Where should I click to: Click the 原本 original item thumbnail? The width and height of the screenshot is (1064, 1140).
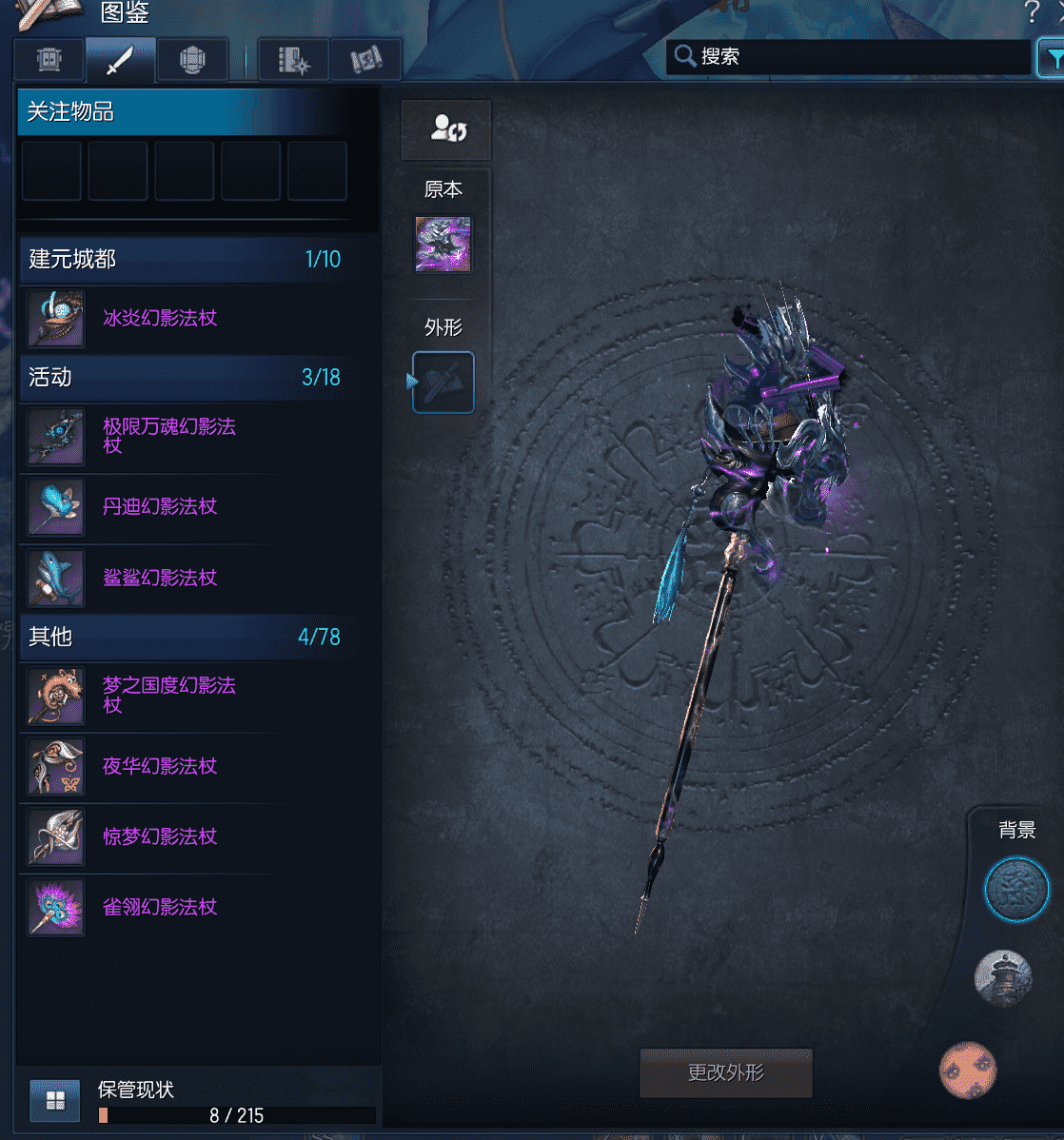click(x=443, y=245)
